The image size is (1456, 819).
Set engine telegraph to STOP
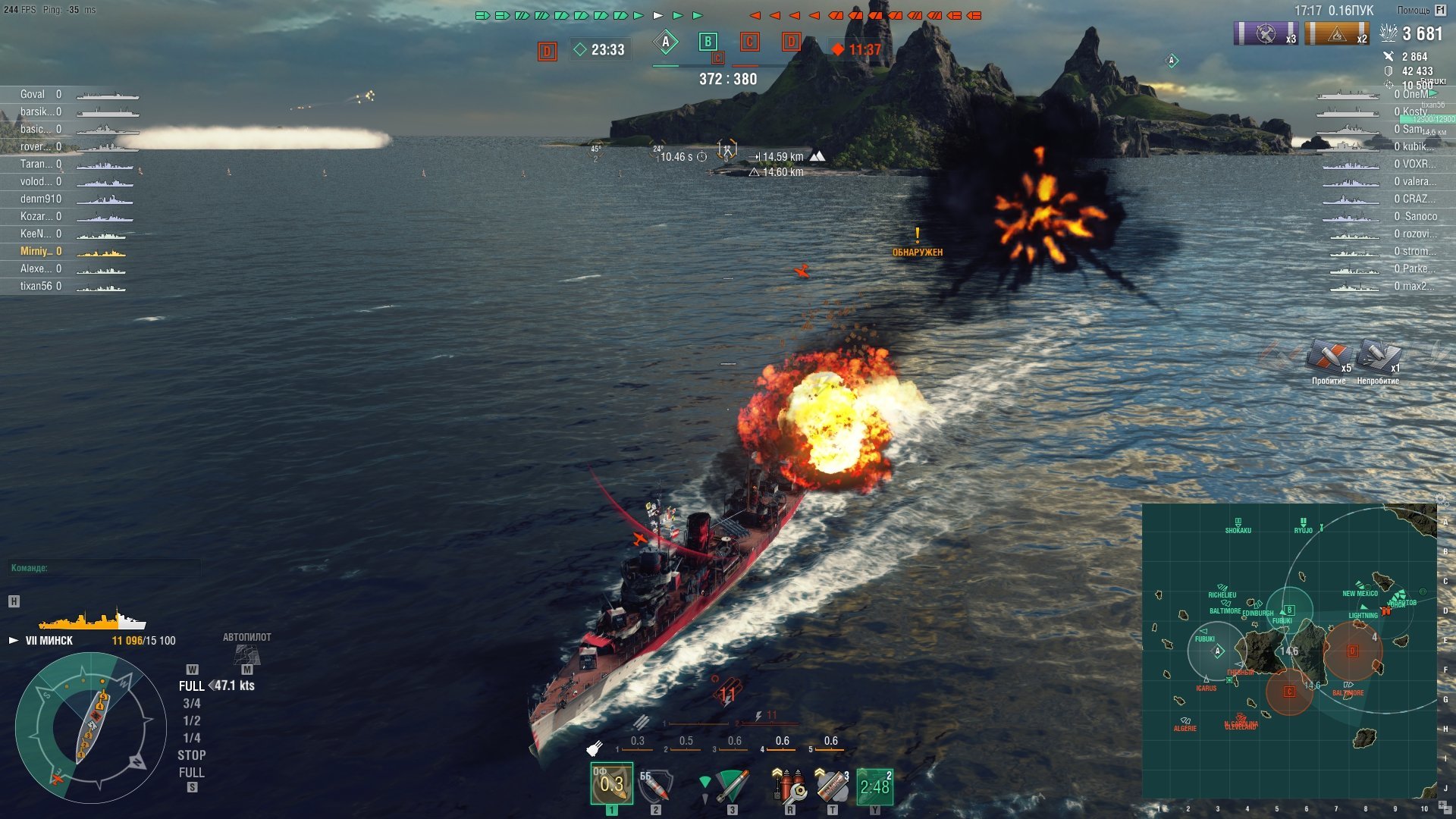tap(191, 755)
